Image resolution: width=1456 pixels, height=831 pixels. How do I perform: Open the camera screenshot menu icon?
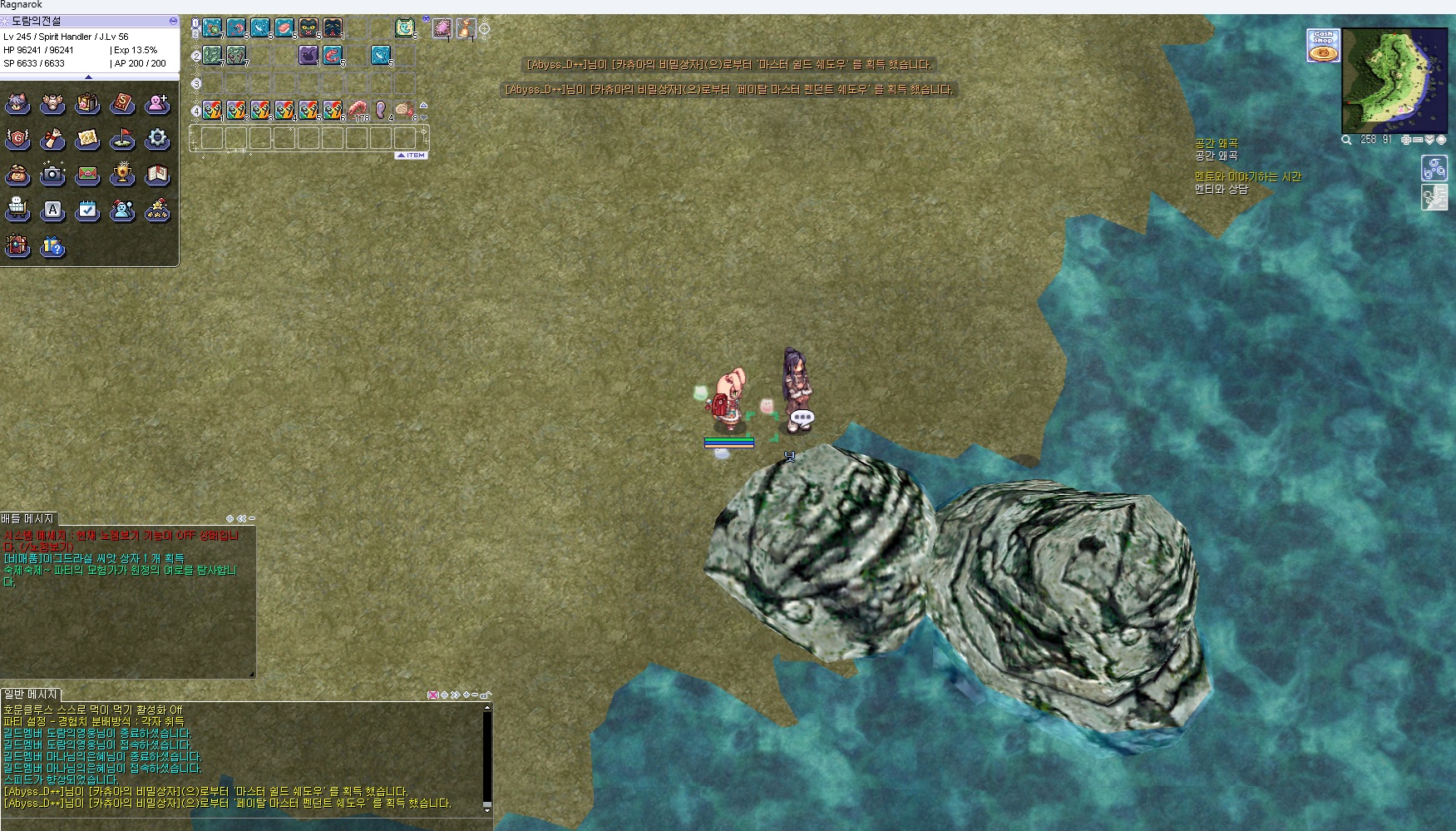coord(52,174)
